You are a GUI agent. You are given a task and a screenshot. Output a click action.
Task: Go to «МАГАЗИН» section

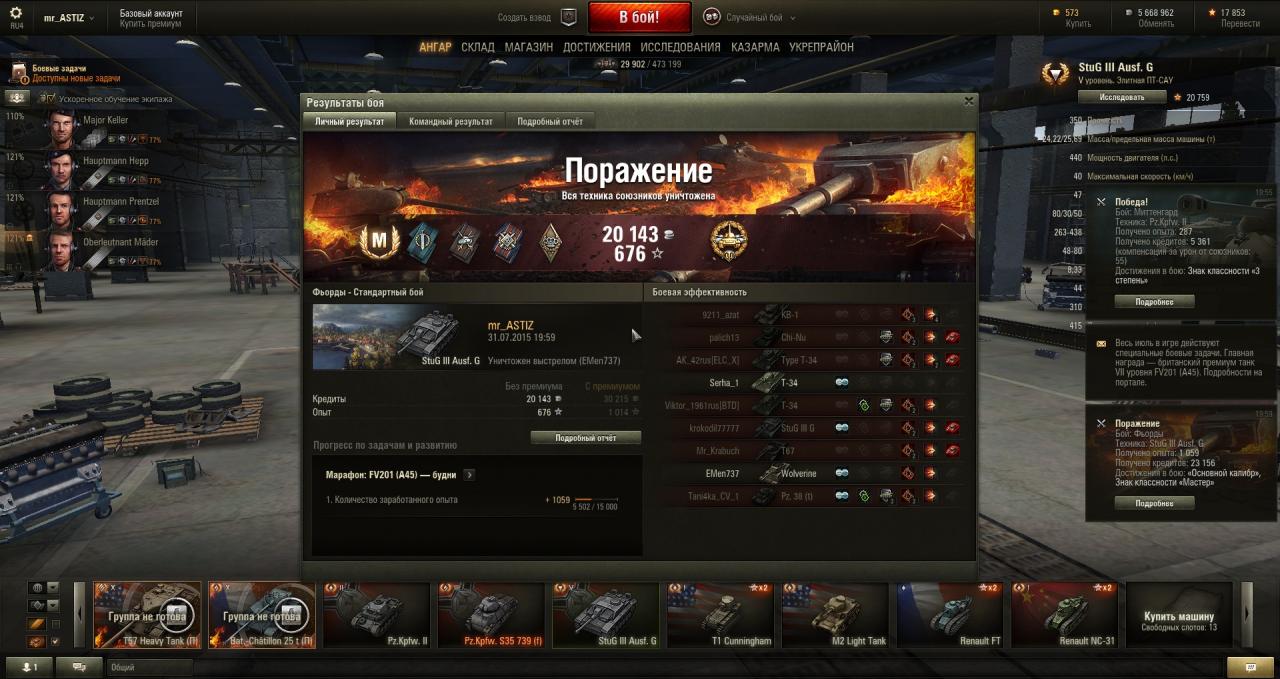[528, 47]
